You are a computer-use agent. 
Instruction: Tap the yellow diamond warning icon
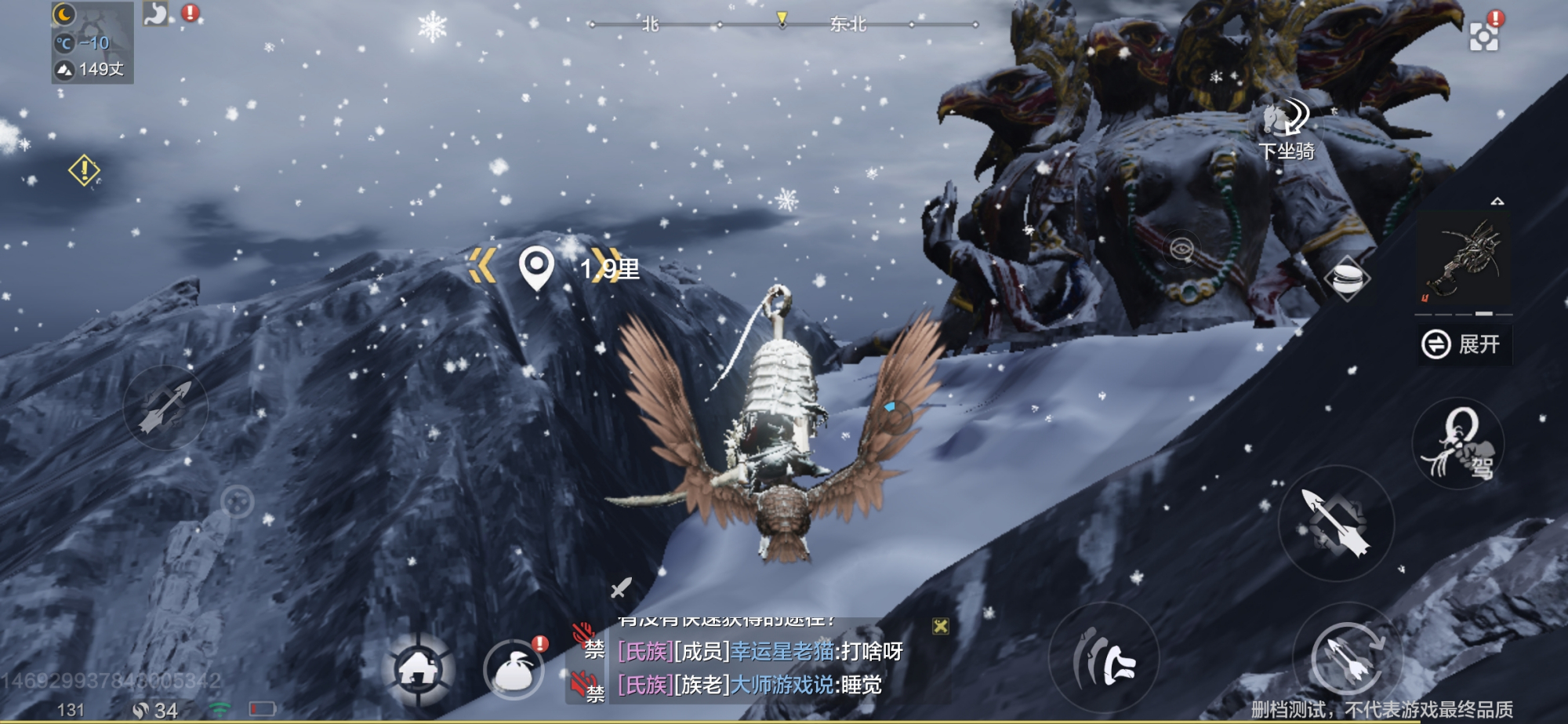pos(84,170)
